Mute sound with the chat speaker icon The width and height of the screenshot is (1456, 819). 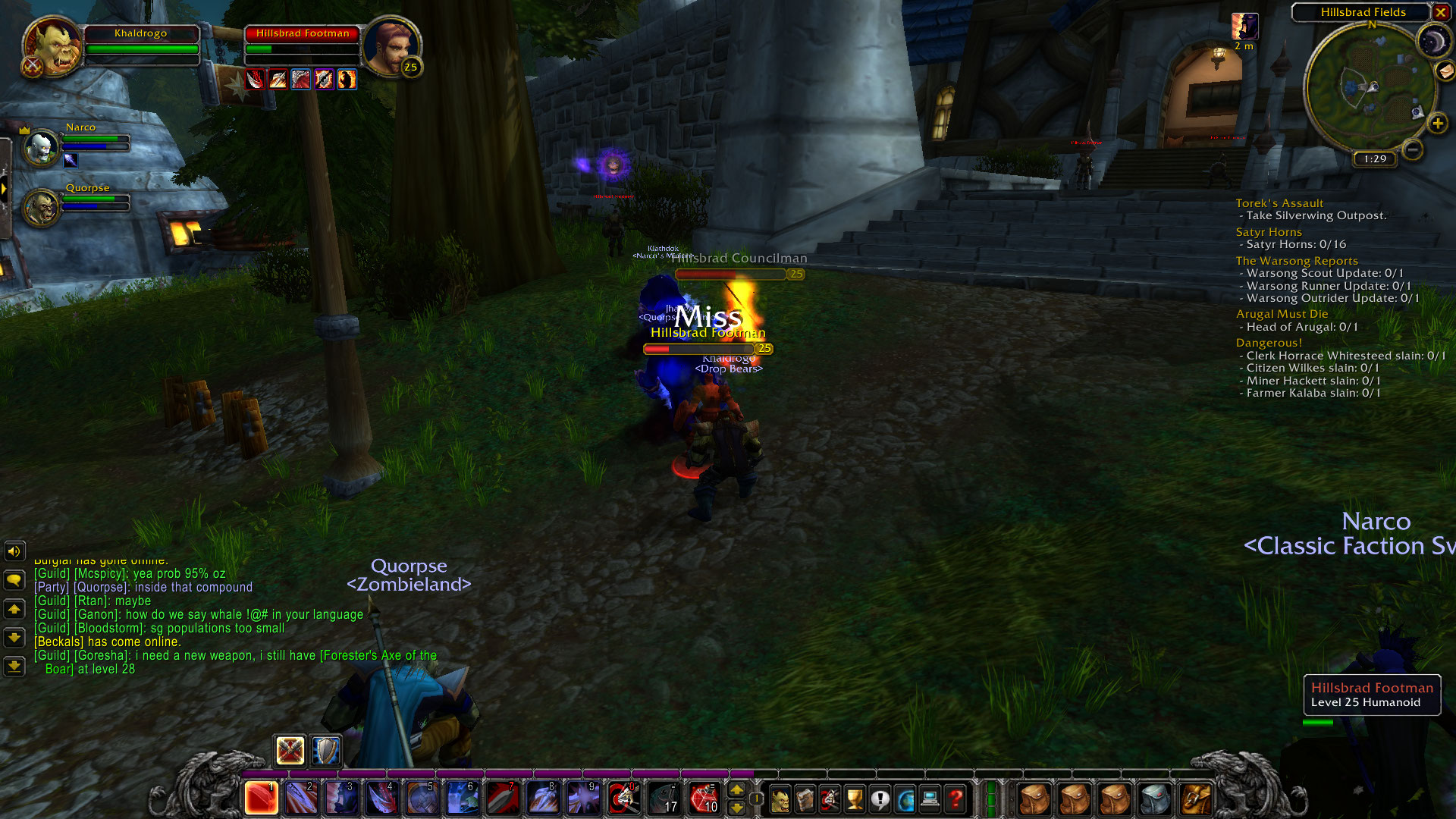[x=14, y=551]
